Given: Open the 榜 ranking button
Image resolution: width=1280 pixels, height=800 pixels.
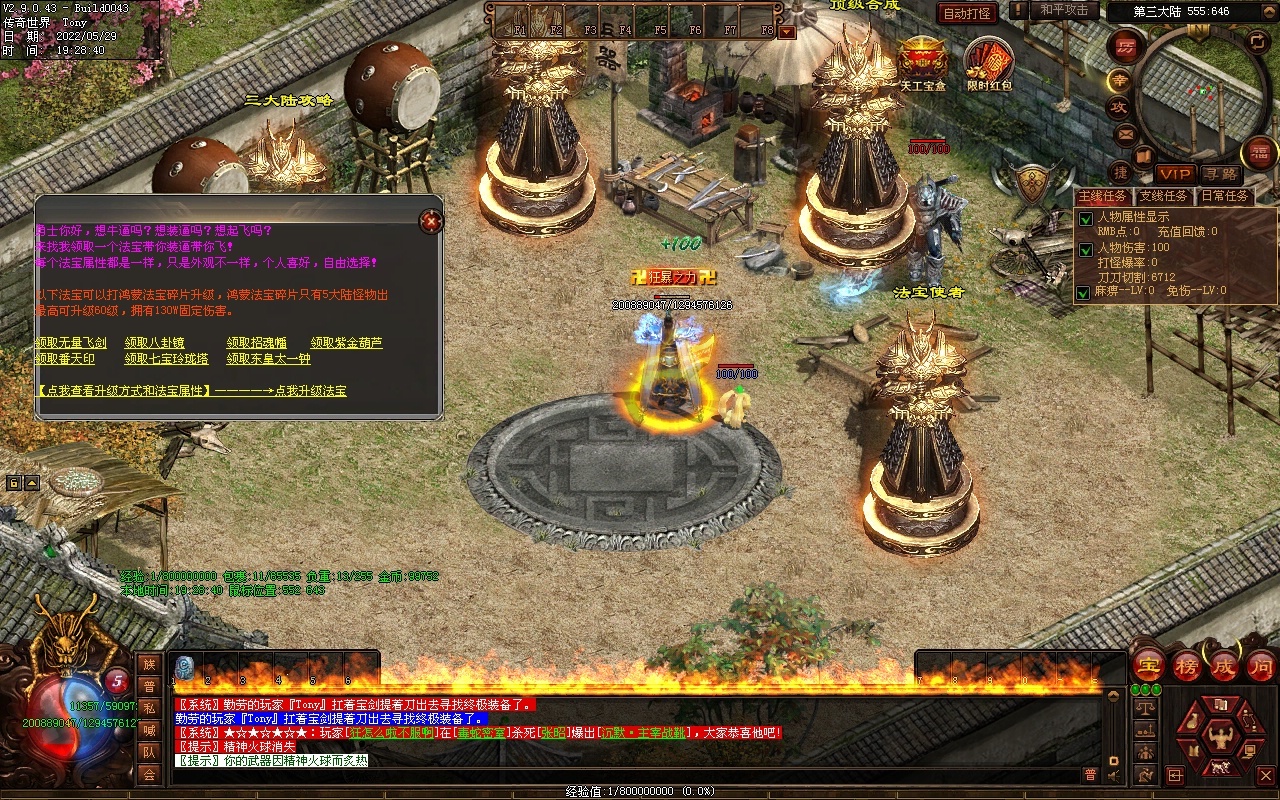Looking at the screenshot, I should pyautogui.click(x=1187, y=665).
